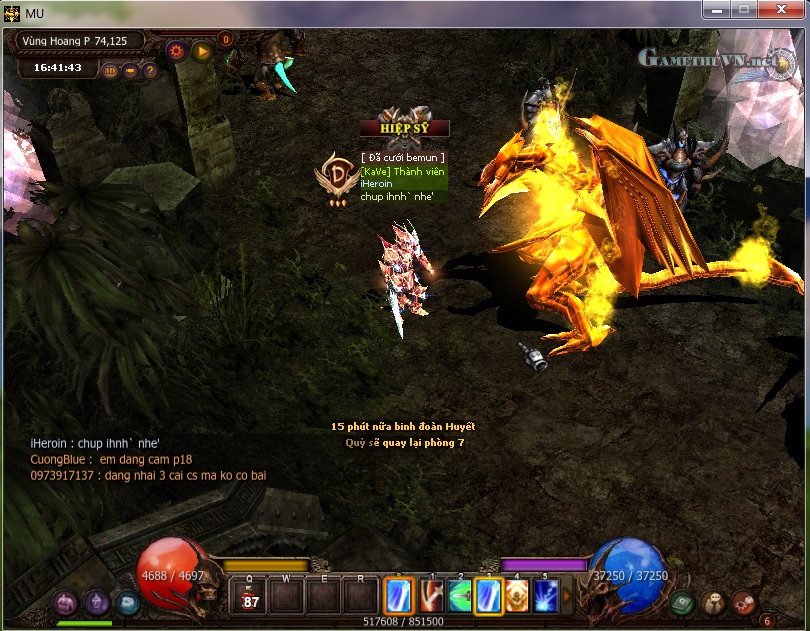Minimize the MU game window

pyautogui.click(x=715, y=9)
